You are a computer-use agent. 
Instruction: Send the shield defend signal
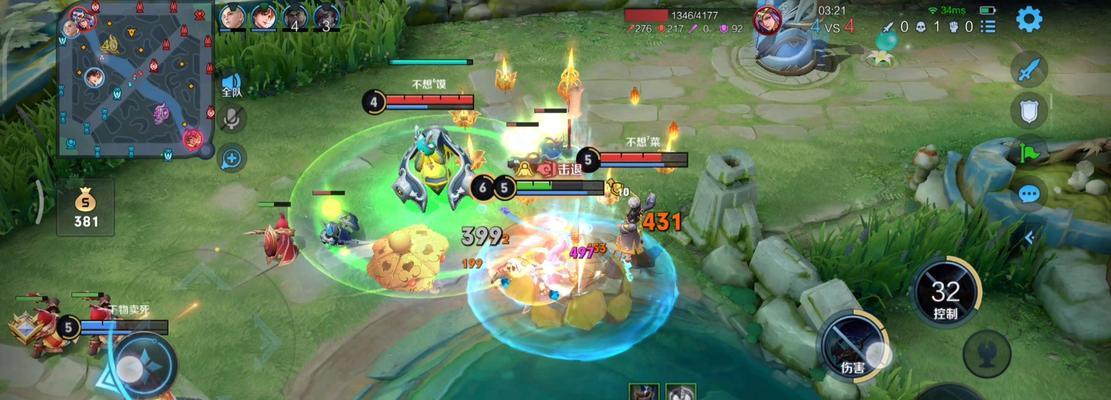tap(1028, 110)
